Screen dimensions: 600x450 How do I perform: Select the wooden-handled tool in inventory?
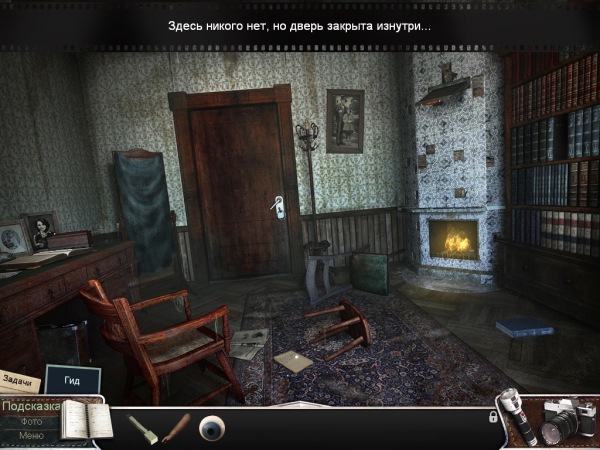[174, 427]
